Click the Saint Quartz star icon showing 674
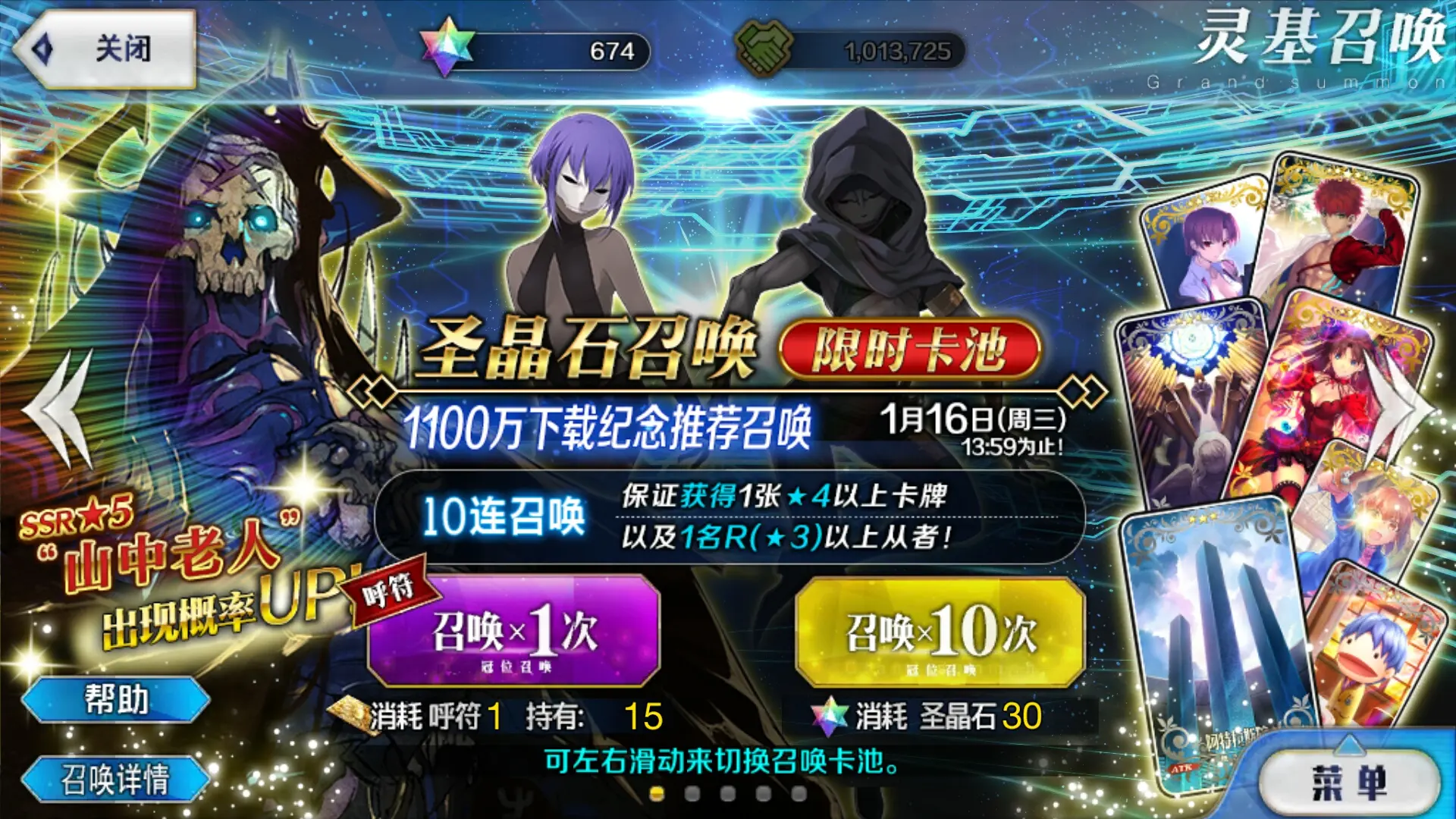 447,47
